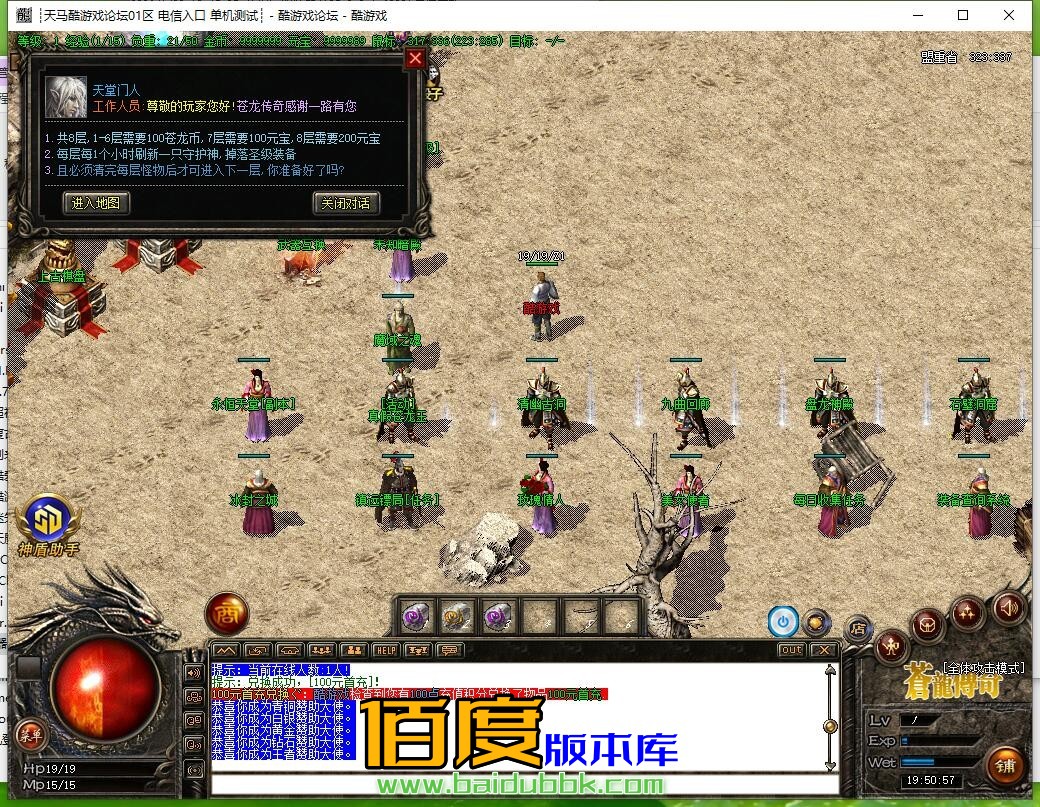Viewport: 1040px width, 807px height.
Task: Close the NPC dialogue with the red X
Action: (416, 58)
